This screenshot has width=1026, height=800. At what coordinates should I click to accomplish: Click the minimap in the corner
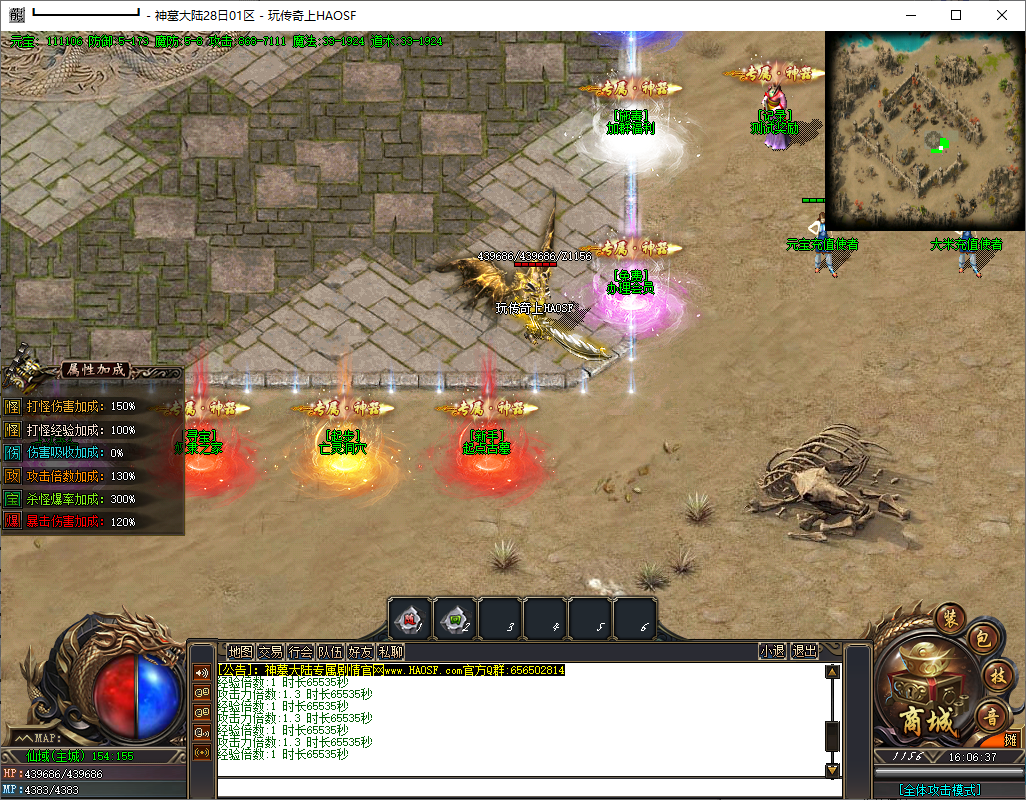click(x=924, y=131)
